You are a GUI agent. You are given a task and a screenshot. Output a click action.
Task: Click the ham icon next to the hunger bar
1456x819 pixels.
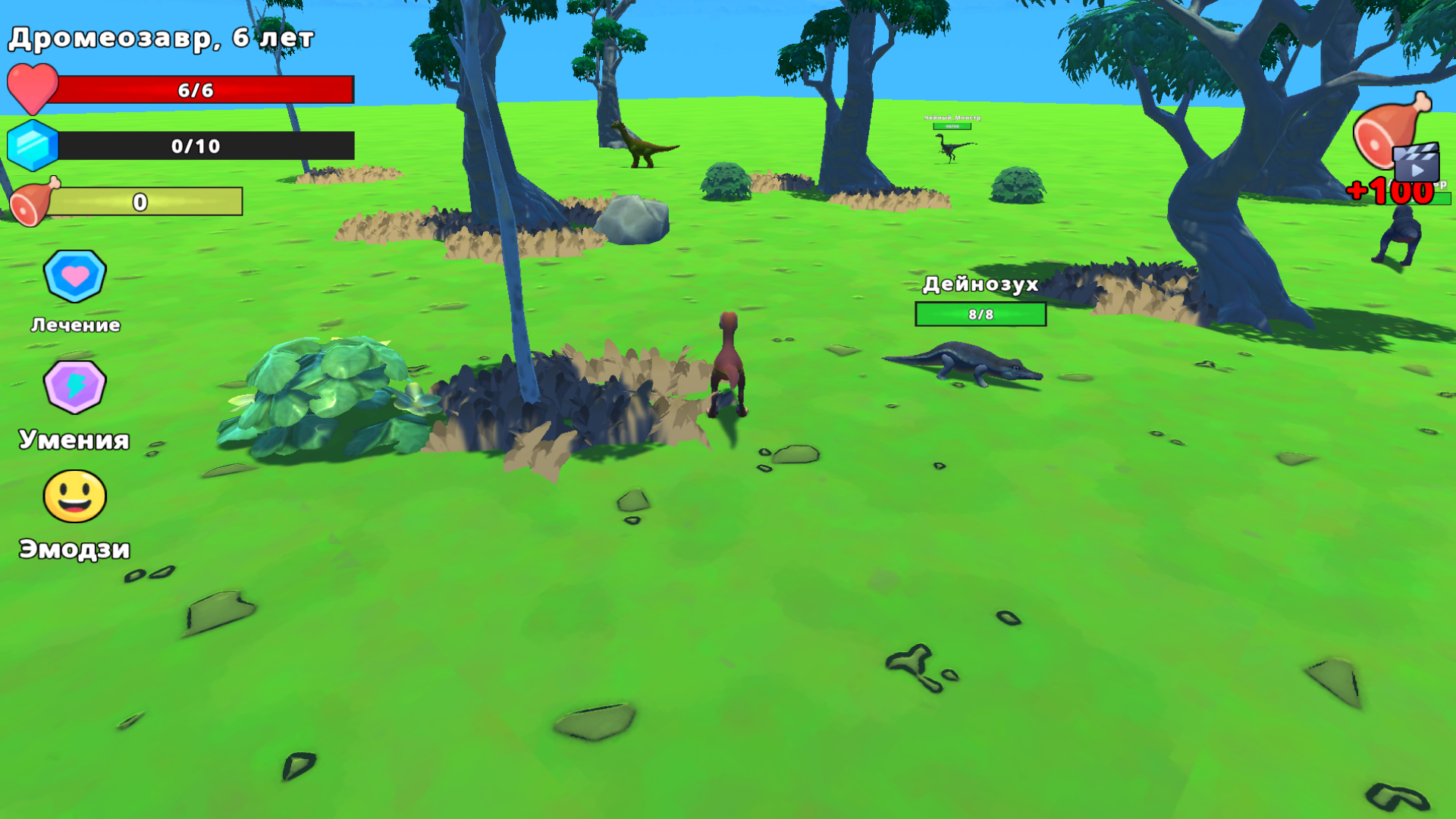pyautogui.click(x=30, y=202)
